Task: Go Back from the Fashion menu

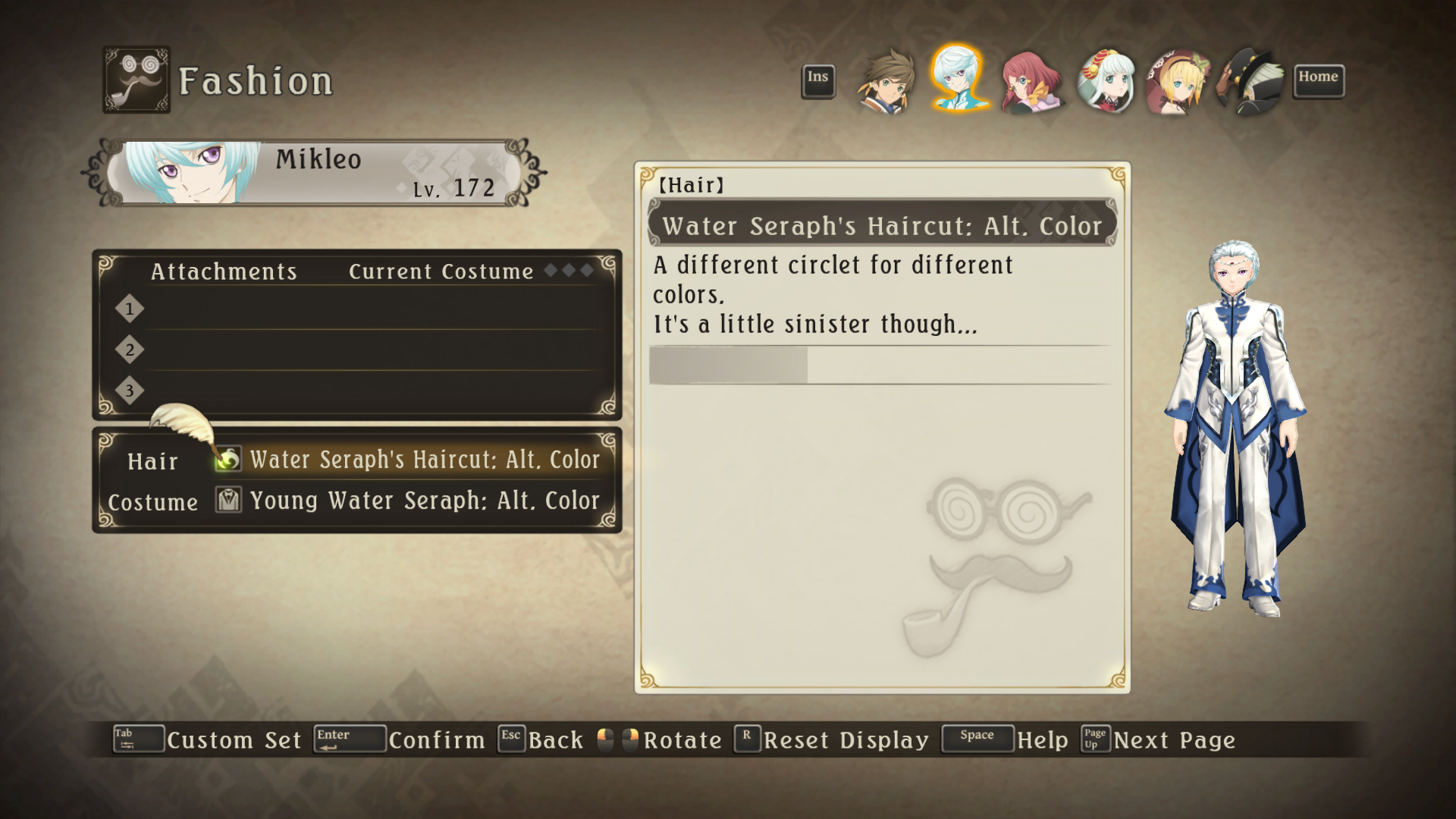Action: coord(555,739)
